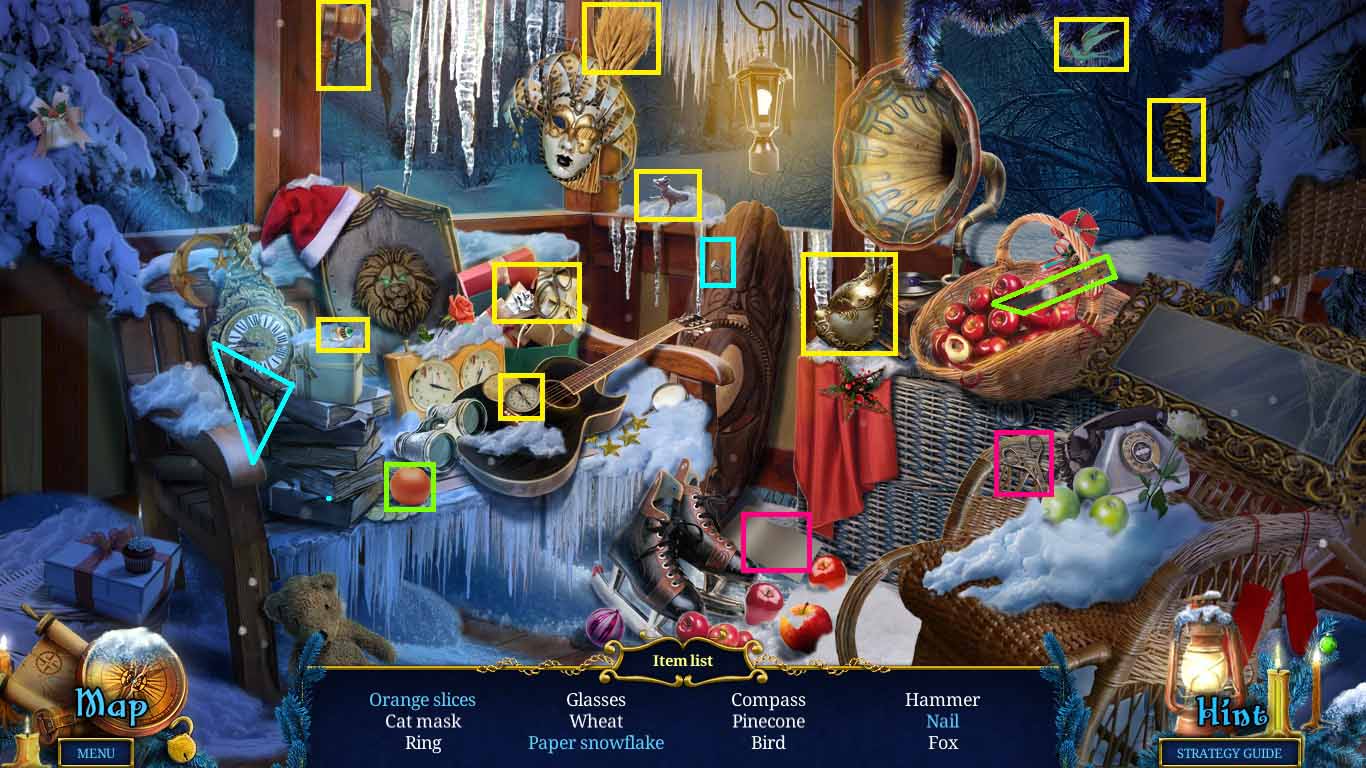Select 'Orange slices' in the item list

click(x=422, y=699)
